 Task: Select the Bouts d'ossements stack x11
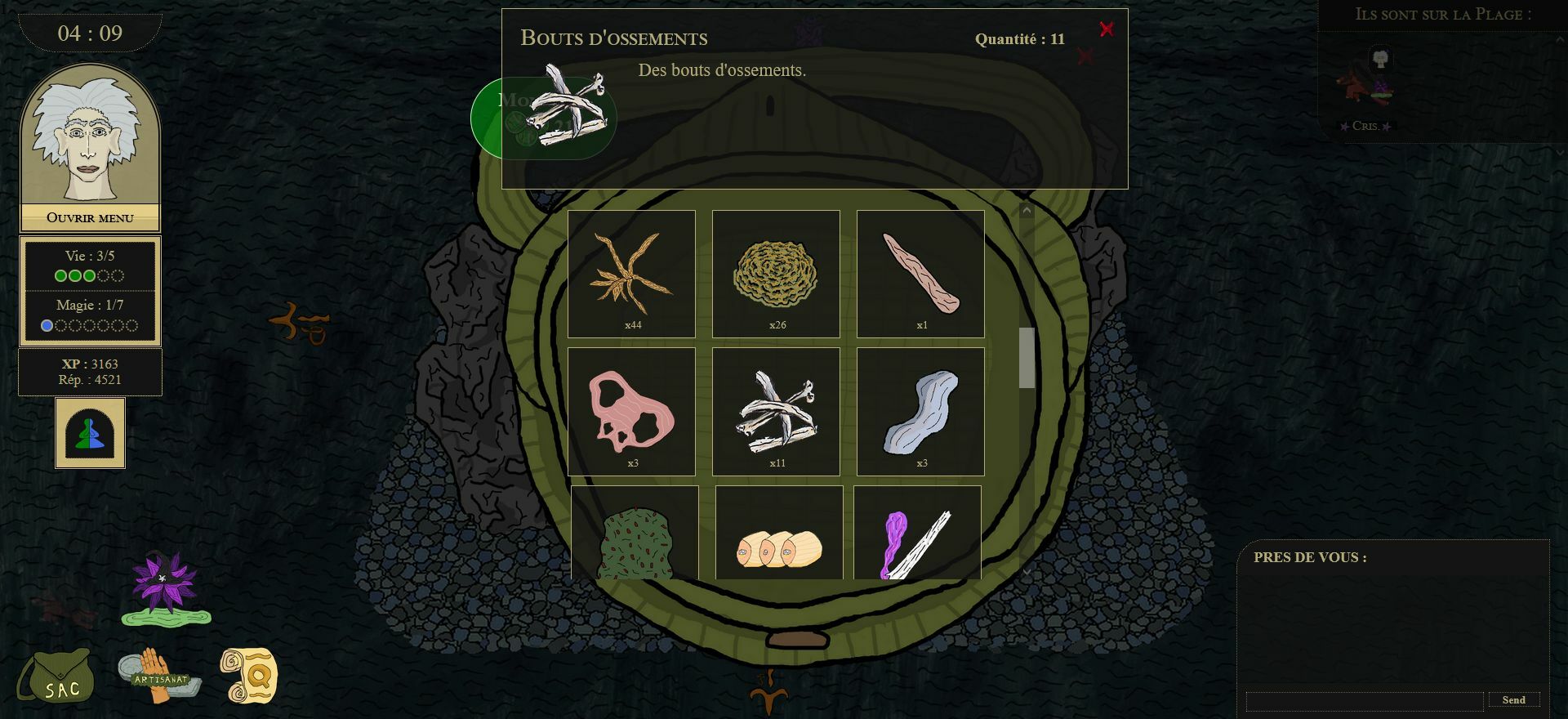(x=776, y=411)
